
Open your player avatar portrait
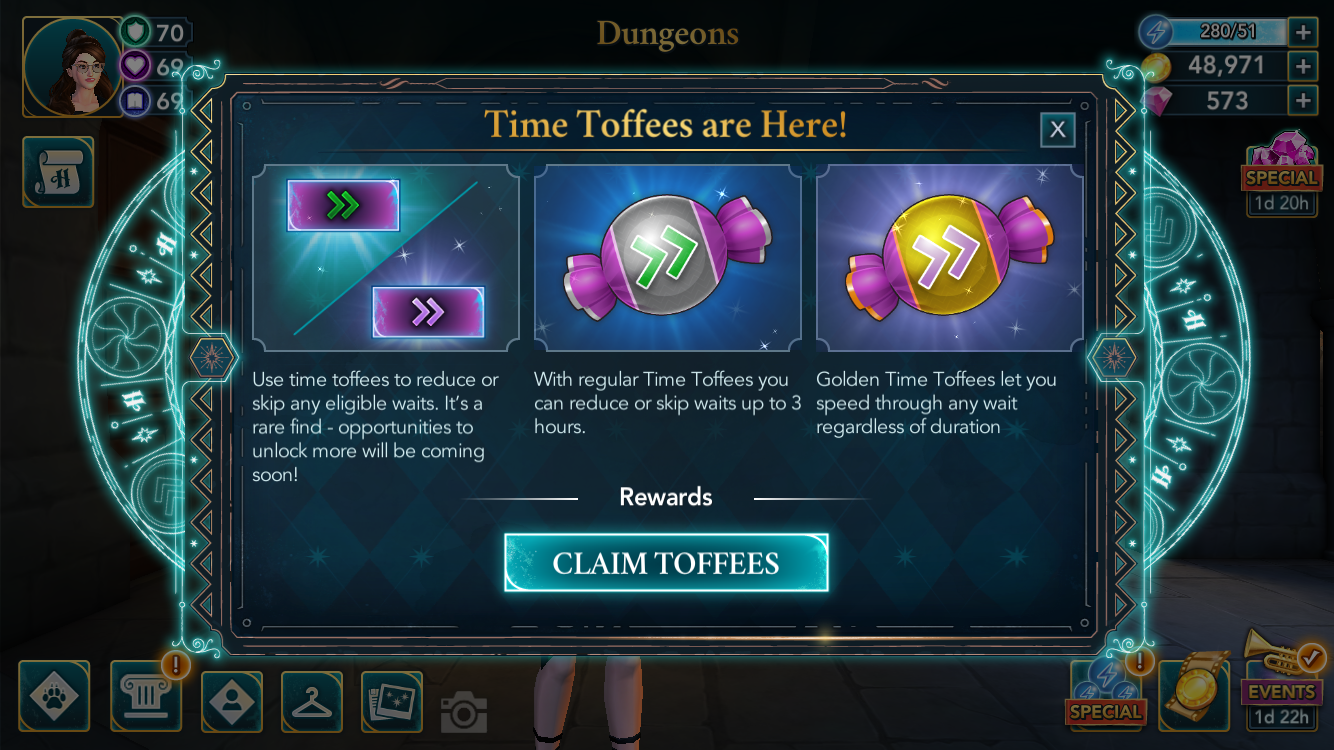[x=68, y=67]
